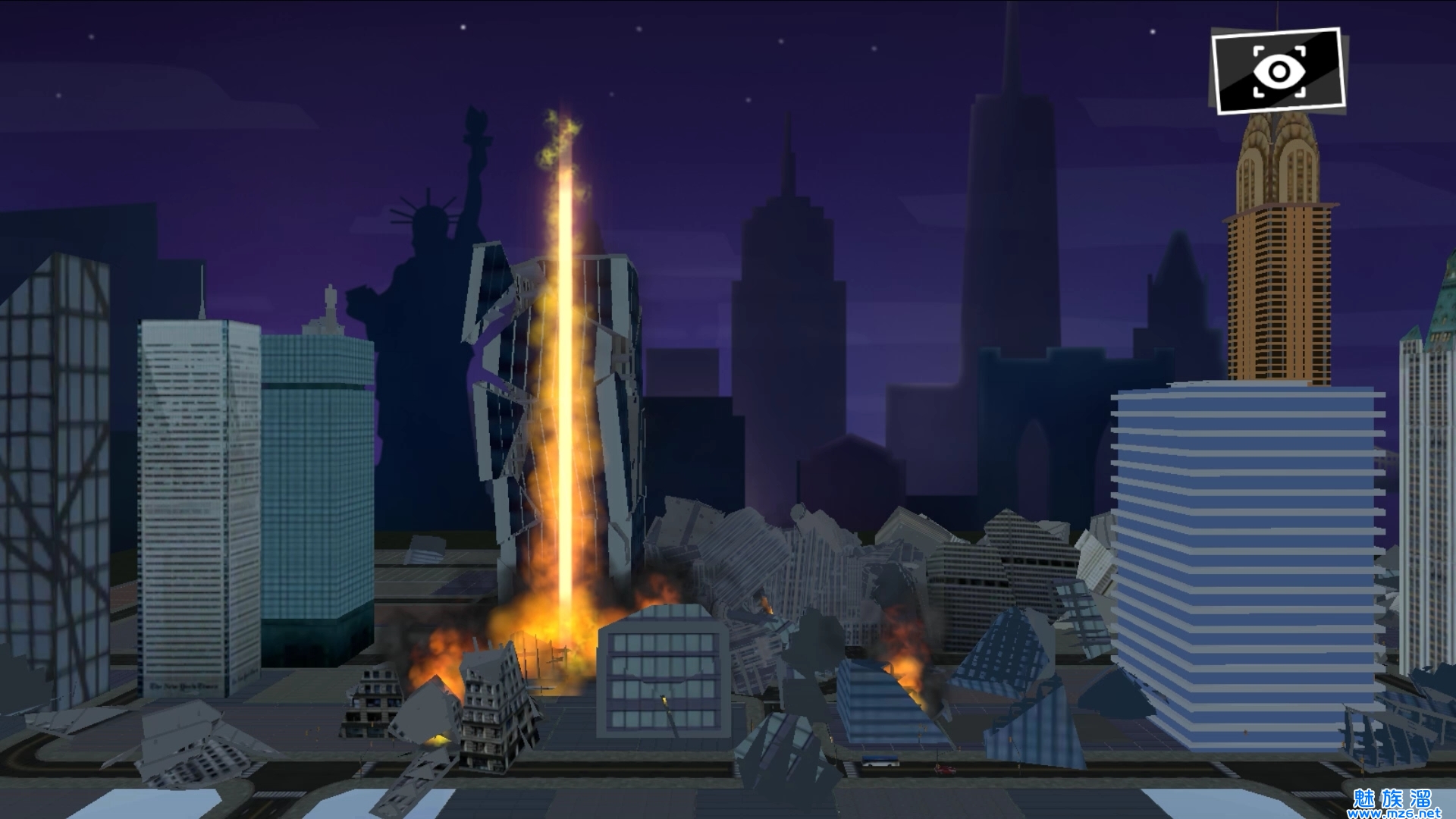The image size is (1456, 819).
Task: Toggle the eye camera view button
Action: click(1279, 71)
